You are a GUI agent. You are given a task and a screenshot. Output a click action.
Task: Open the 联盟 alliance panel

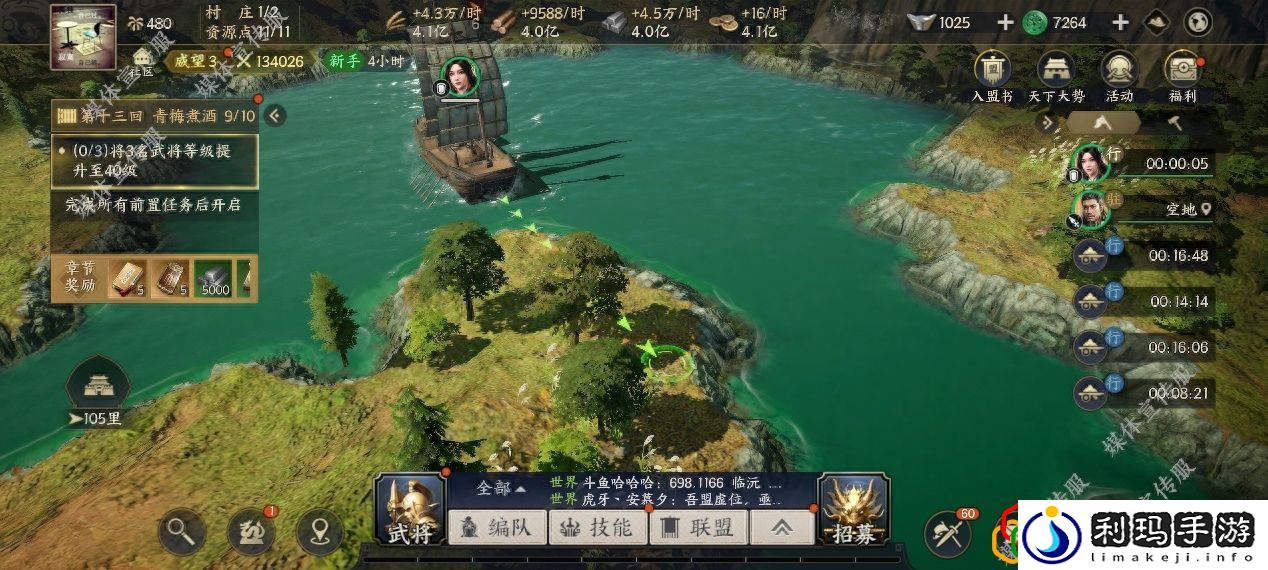point(699,527)
